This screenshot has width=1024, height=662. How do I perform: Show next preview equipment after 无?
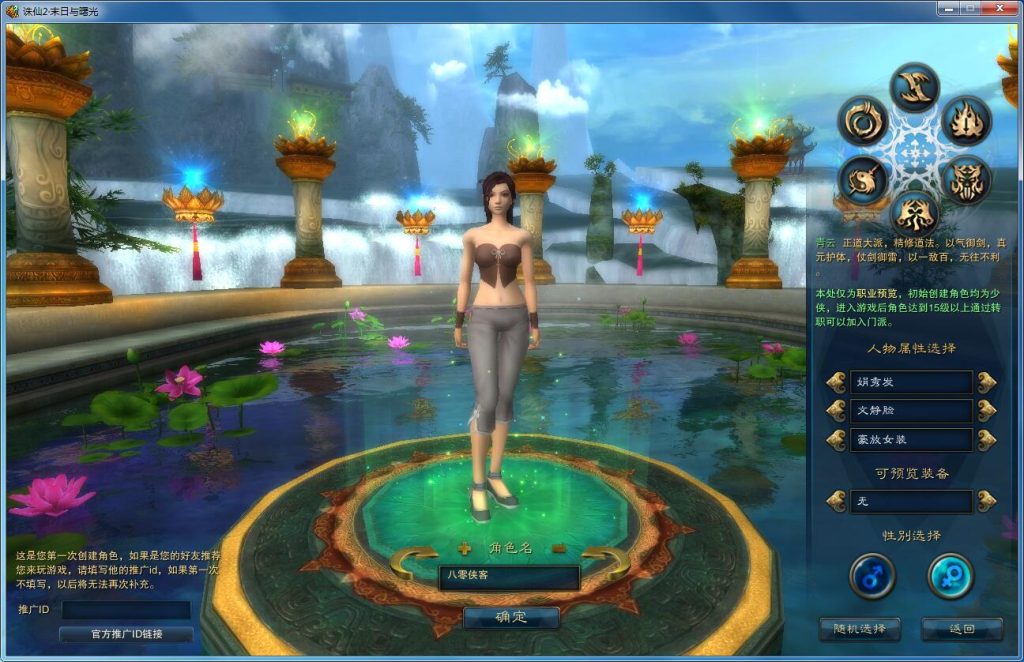pos(987,501)
